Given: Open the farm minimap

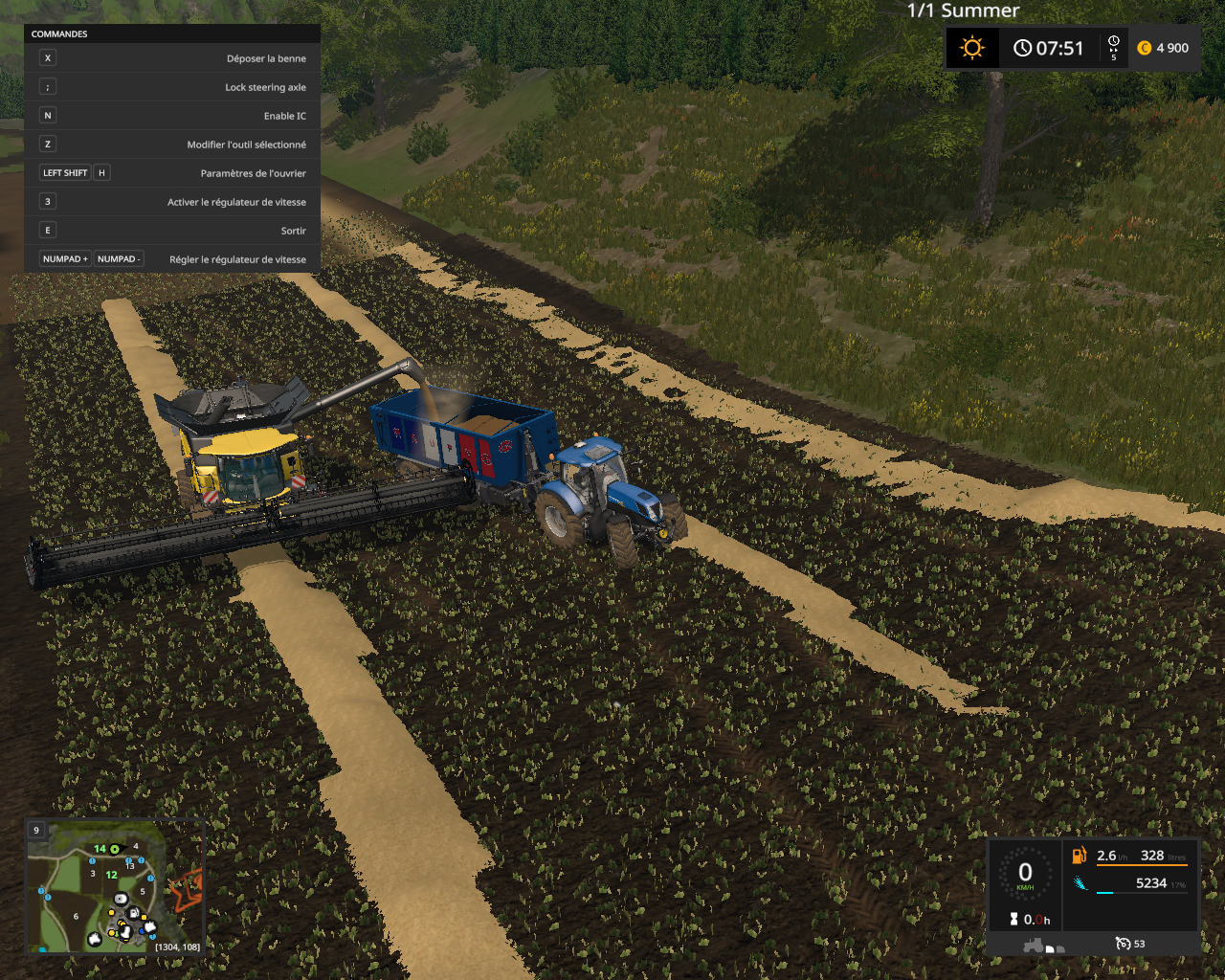Looking at the screenshot, I should point(115,886).
